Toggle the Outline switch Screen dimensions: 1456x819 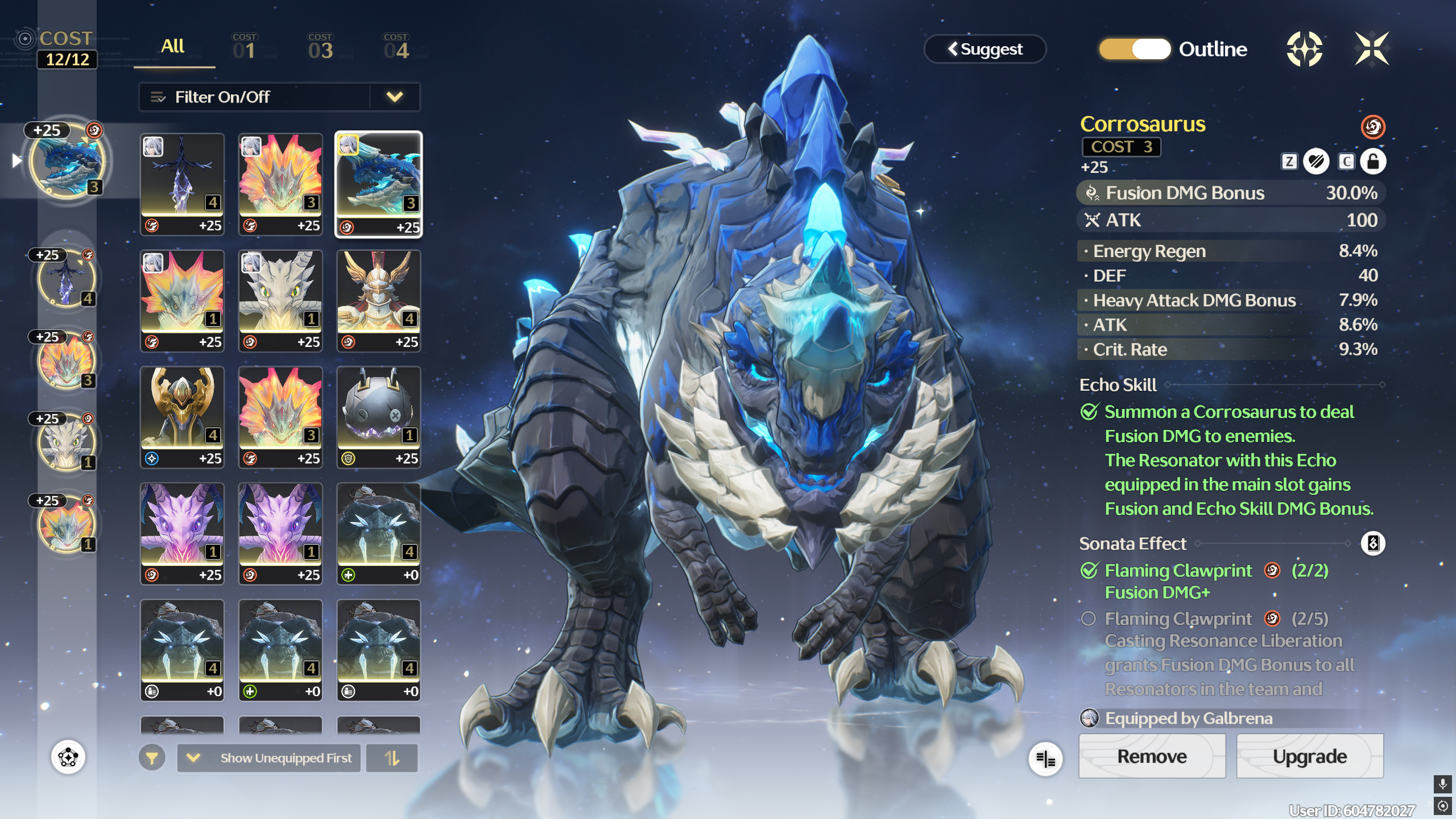click(1135, 49)
